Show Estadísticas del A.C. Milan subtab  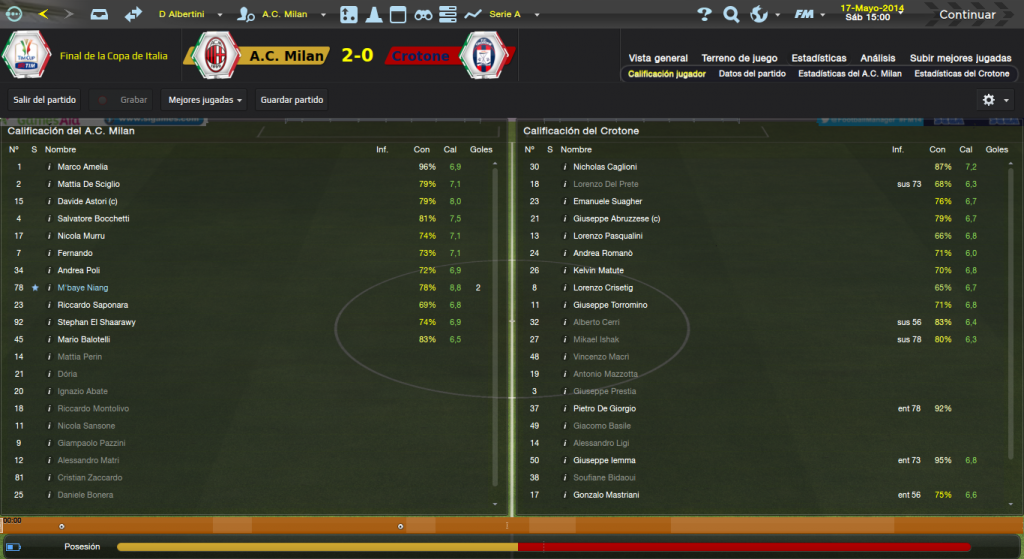(849, 74)
